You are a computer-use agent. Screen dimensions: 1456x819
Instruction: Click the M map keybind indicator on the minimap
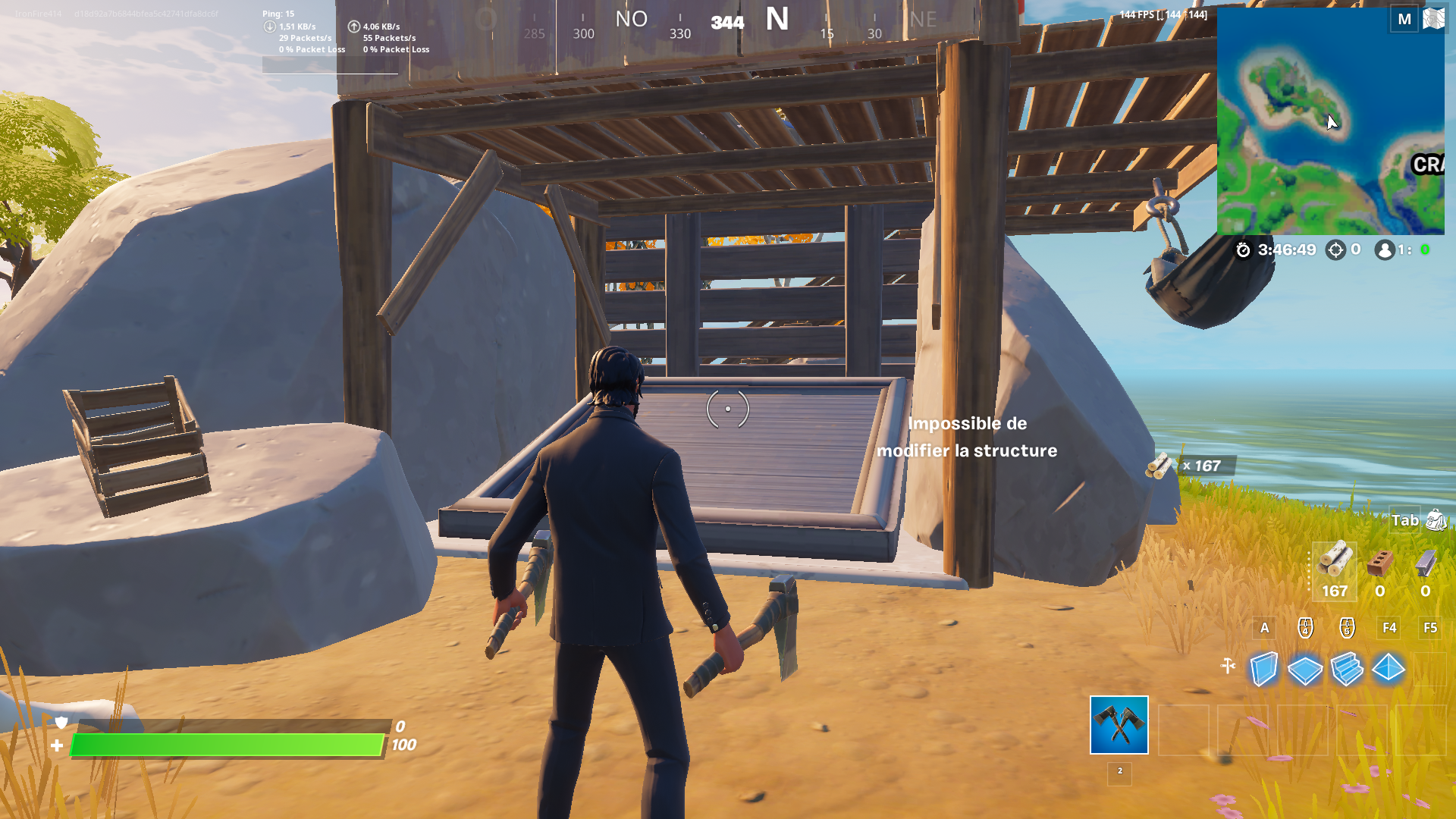(x=1404, y=18)
